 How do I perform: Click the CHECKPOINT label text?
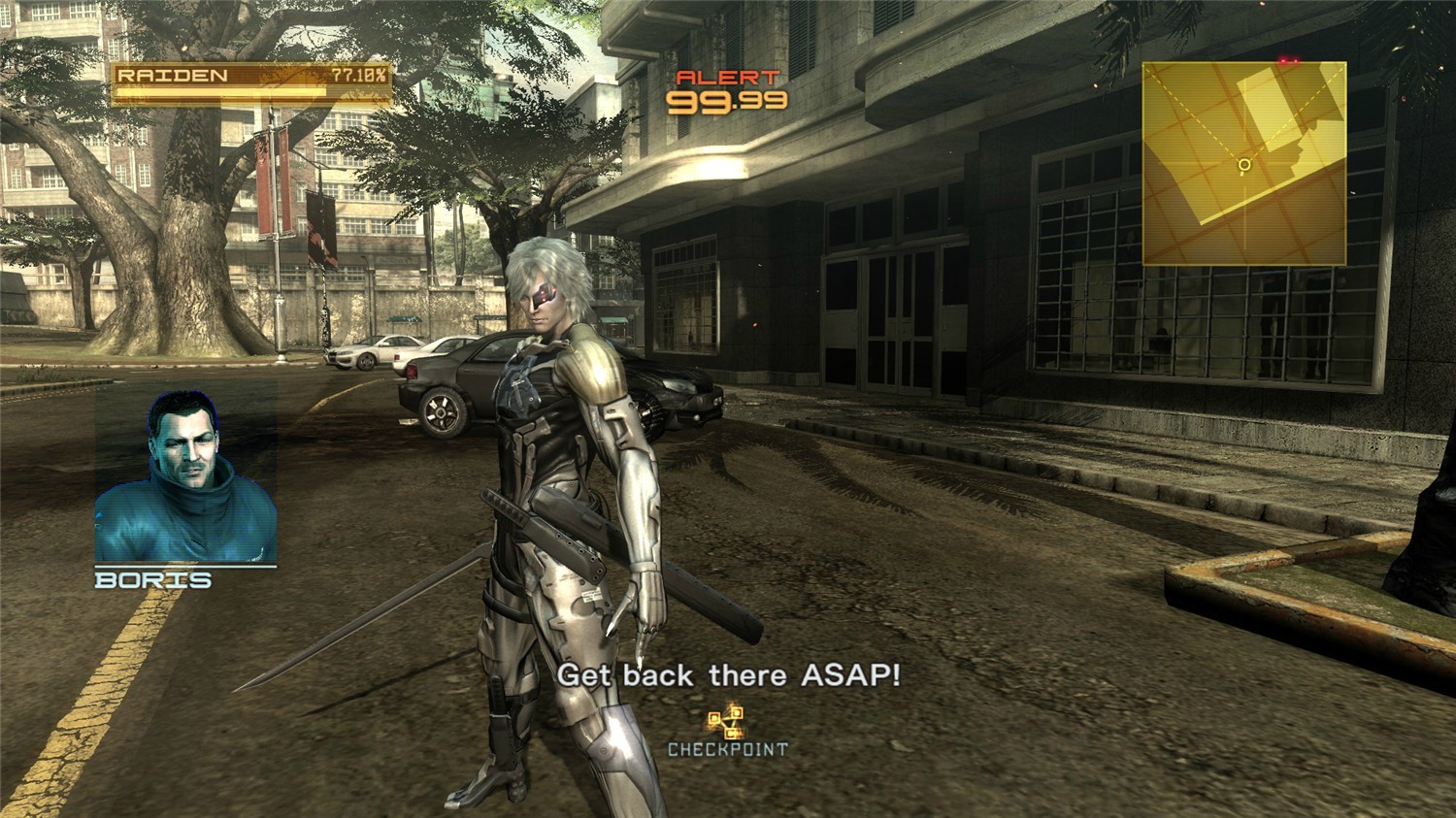point(728,748)
